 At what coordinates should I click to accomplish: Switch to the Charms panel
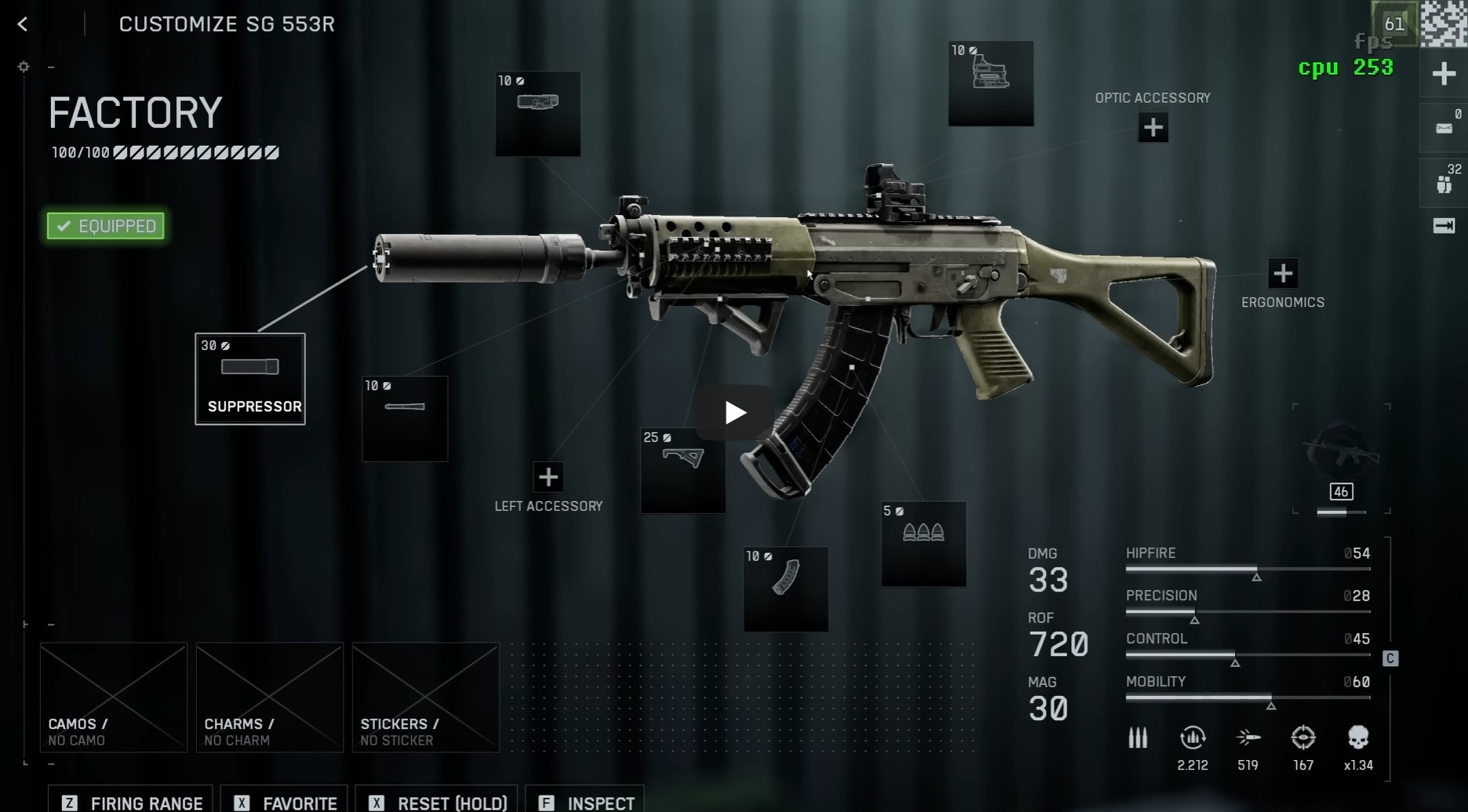tap(269, 697)
